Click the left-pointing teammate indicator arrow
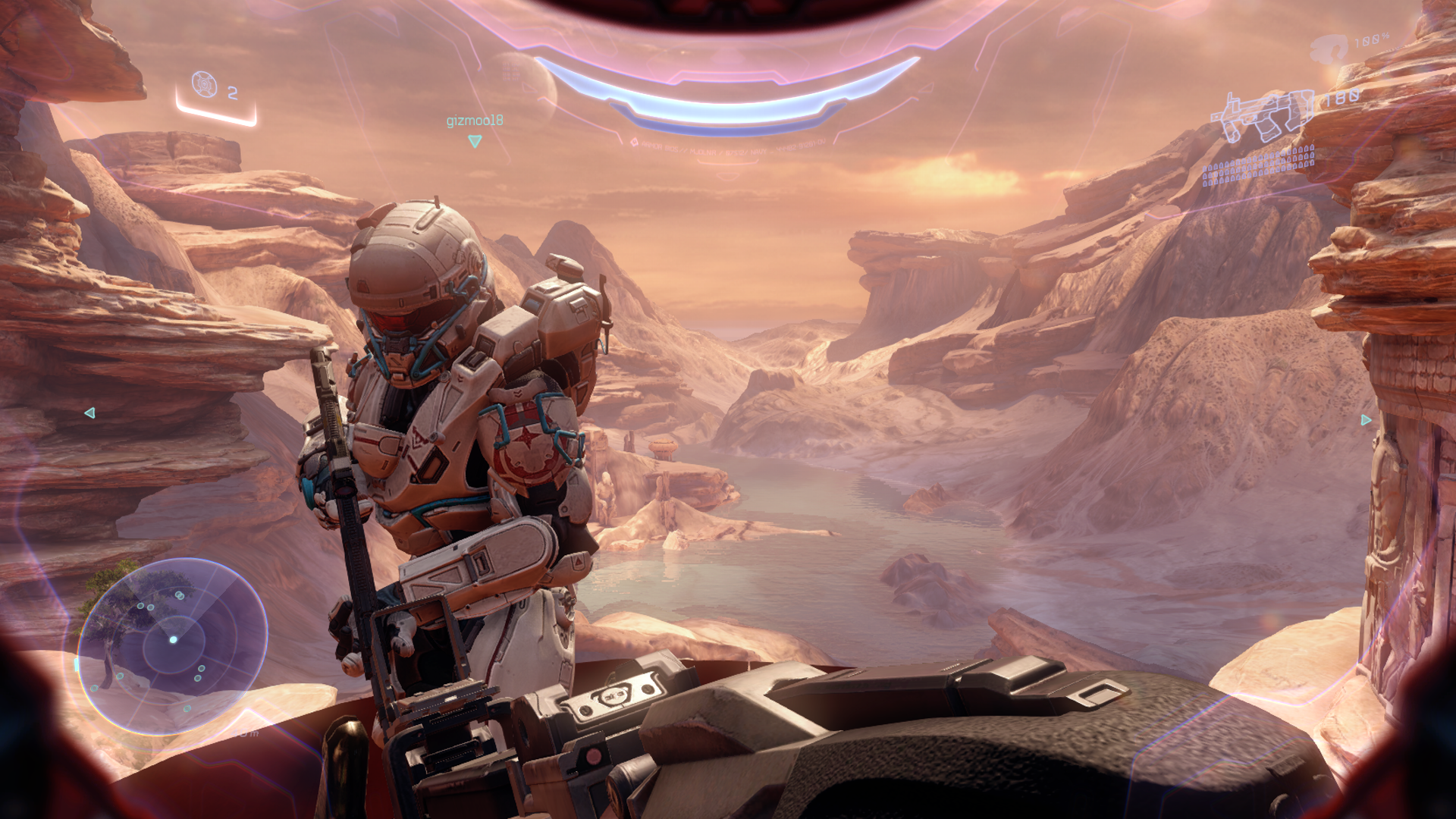 (x=89, y=413)
